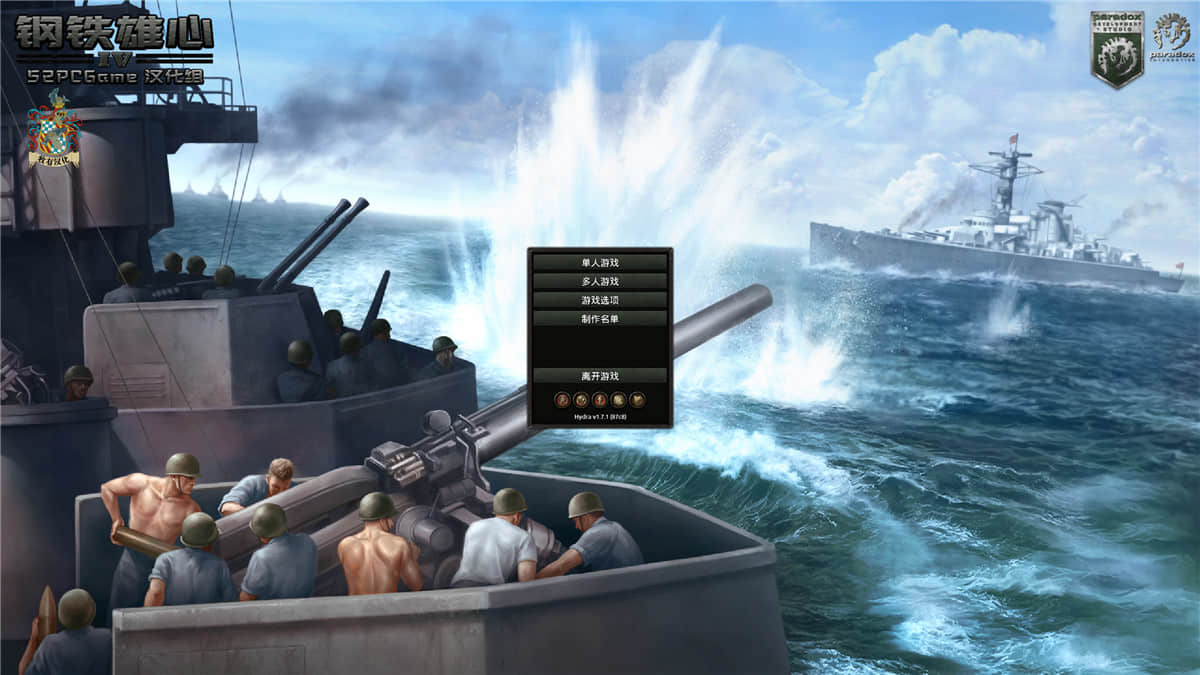
Task: Open game options (游戏选项)
Action: pyautogui.click(x=600, y=300)
